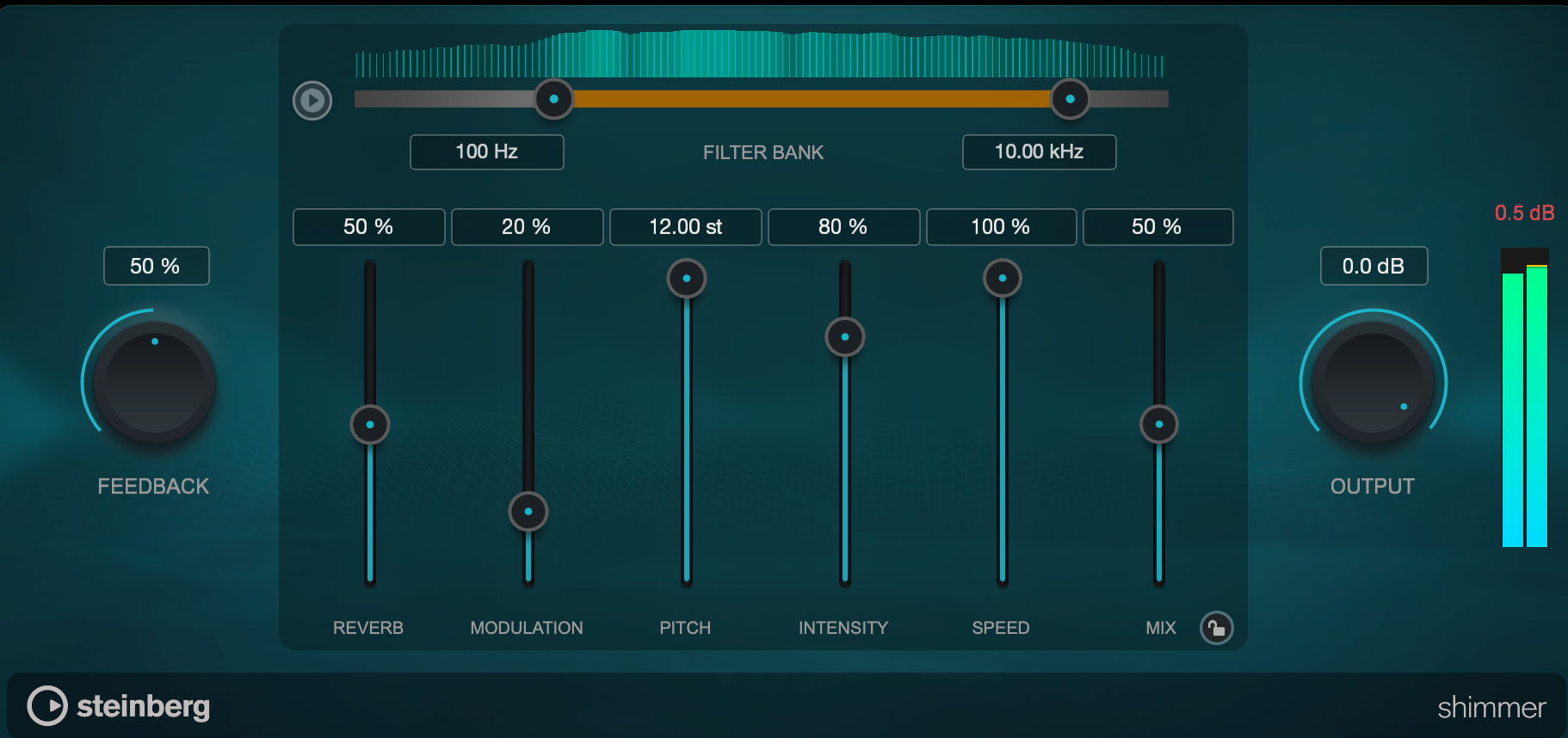Screen dimensions: 1568x738
Task: Click the 100 Hz filter value field
Action: (x=486, y=152)
